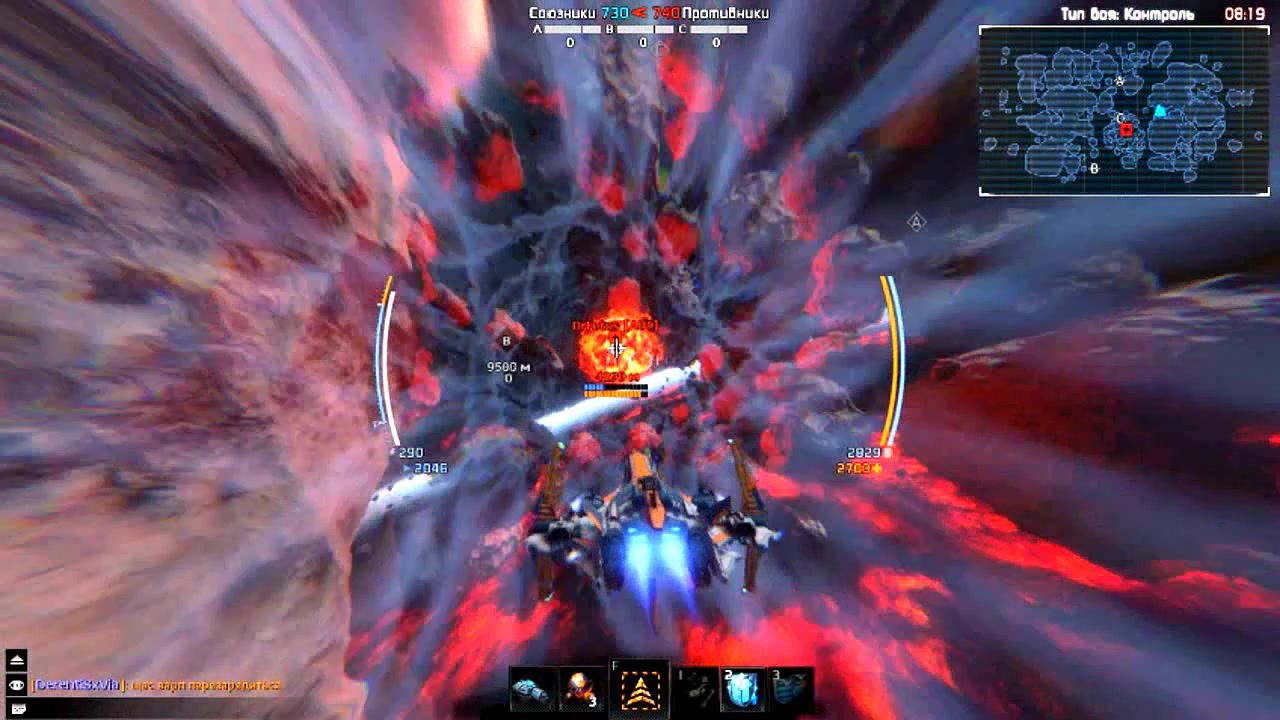The width and height of the screenshot is (1280, 720).
Task: Select the red enemy marker on minimap
Action: coord(1127,130)
